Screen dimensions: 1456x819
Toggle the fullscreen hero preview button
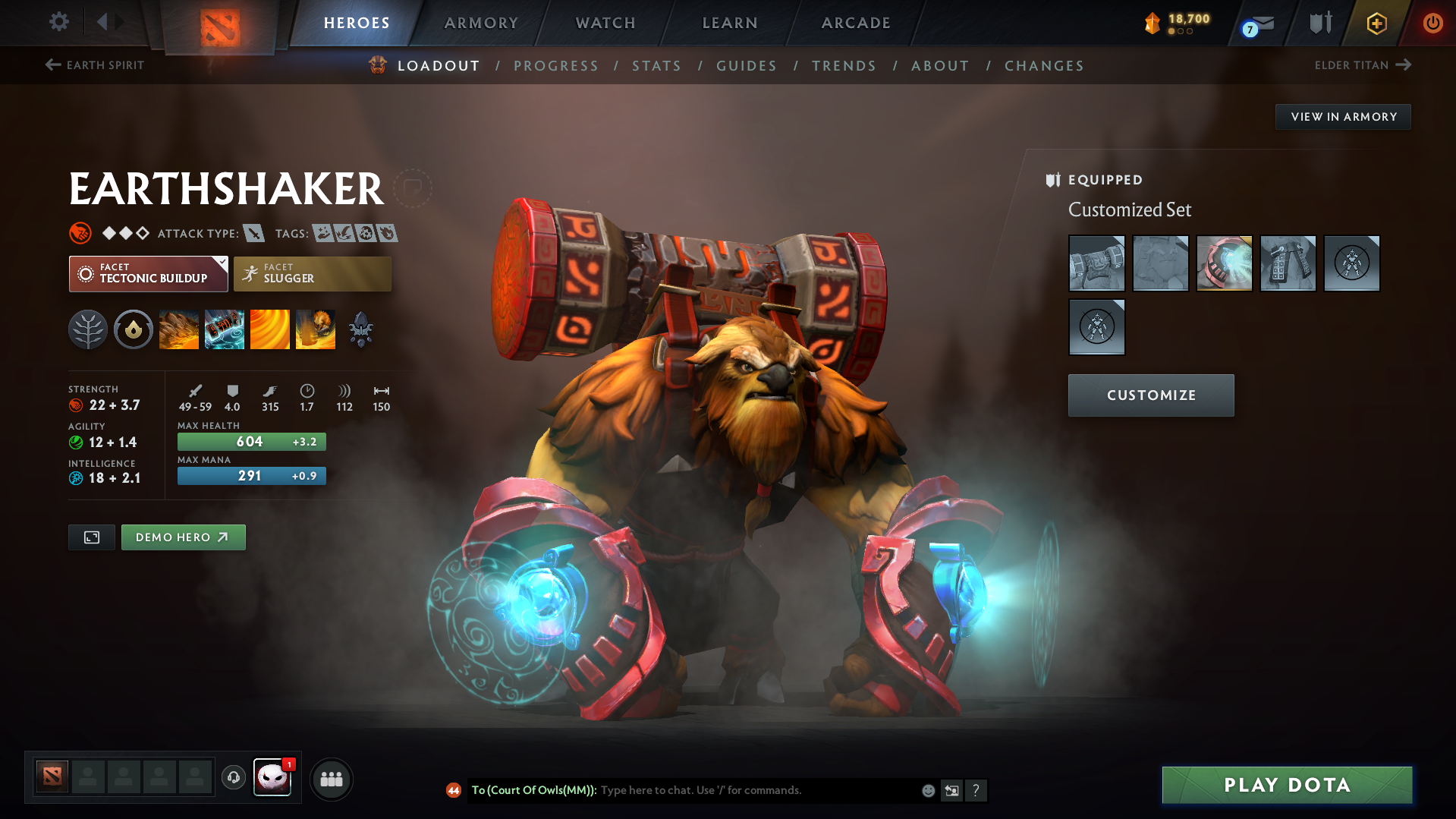pyautogui.click(x=91, y=537)
